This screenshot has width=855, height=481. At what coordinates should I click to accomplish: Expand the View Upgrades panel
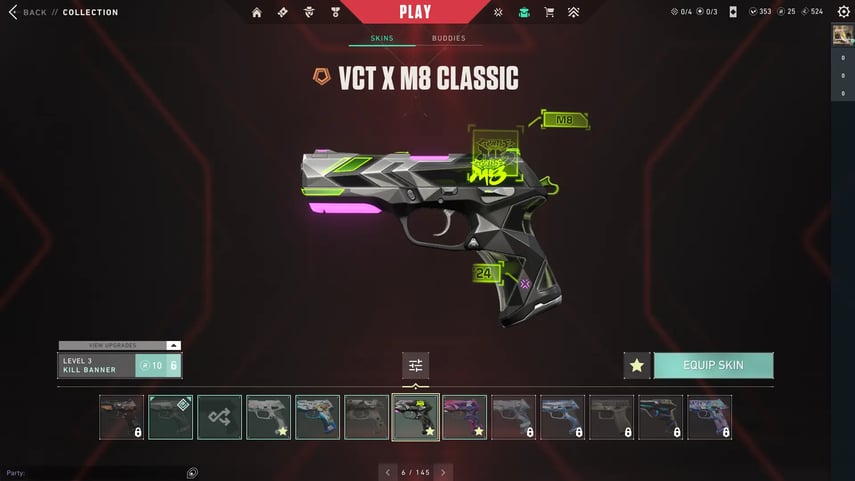pos(119,345)
